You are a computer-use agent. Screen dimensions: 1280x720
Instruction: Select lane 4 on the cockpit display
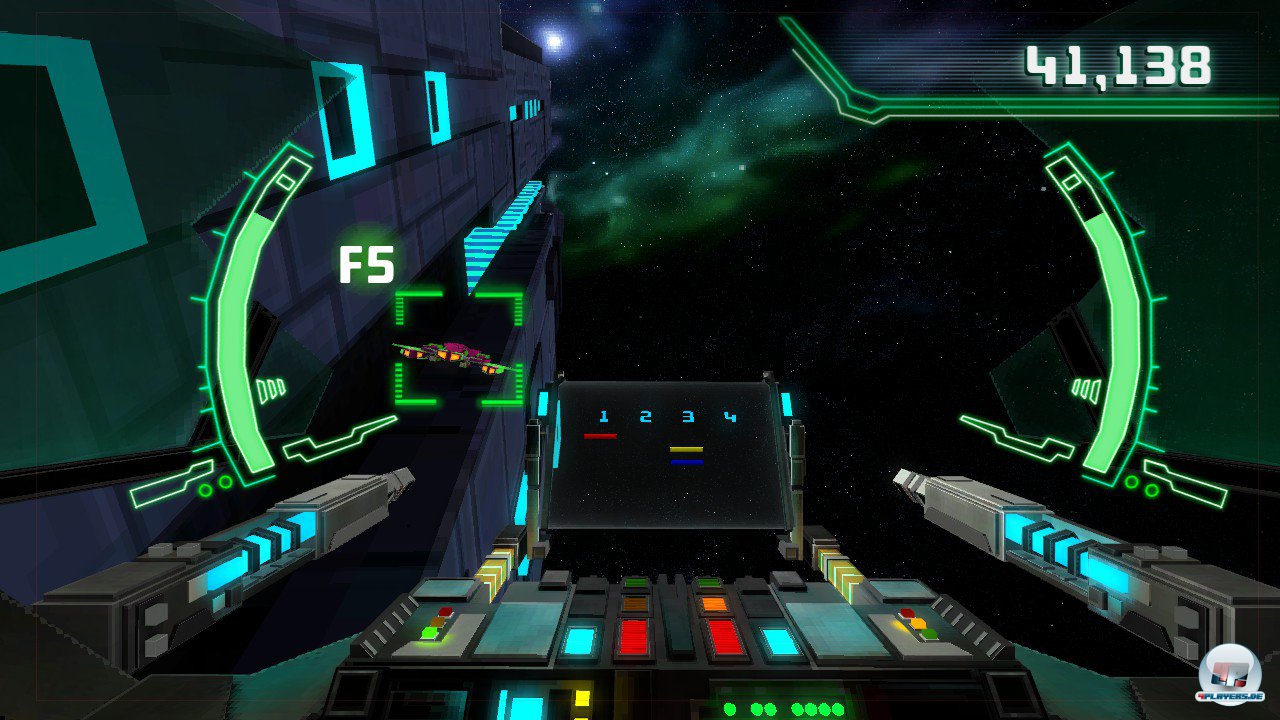pyautogui.click(x=731, y=417)
